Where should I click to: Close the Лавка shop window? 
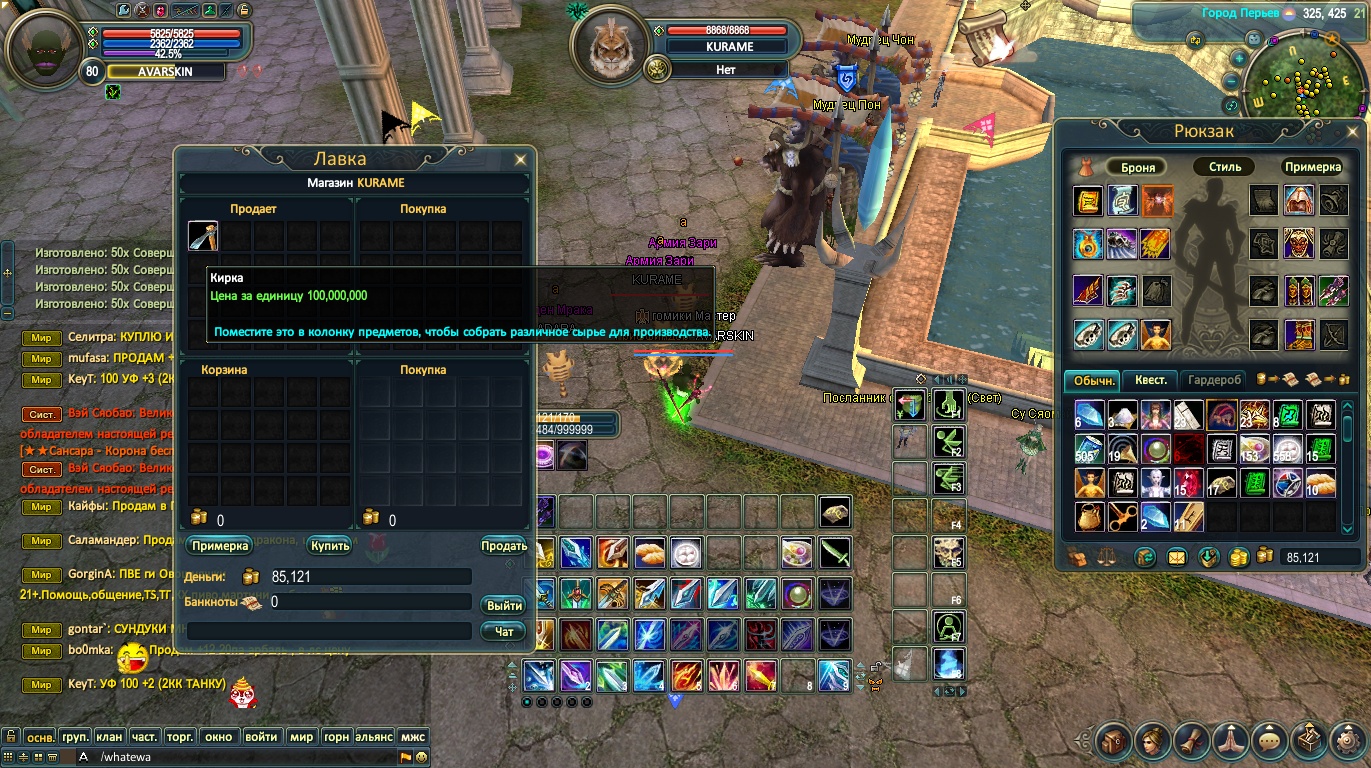tap(520, 159)
